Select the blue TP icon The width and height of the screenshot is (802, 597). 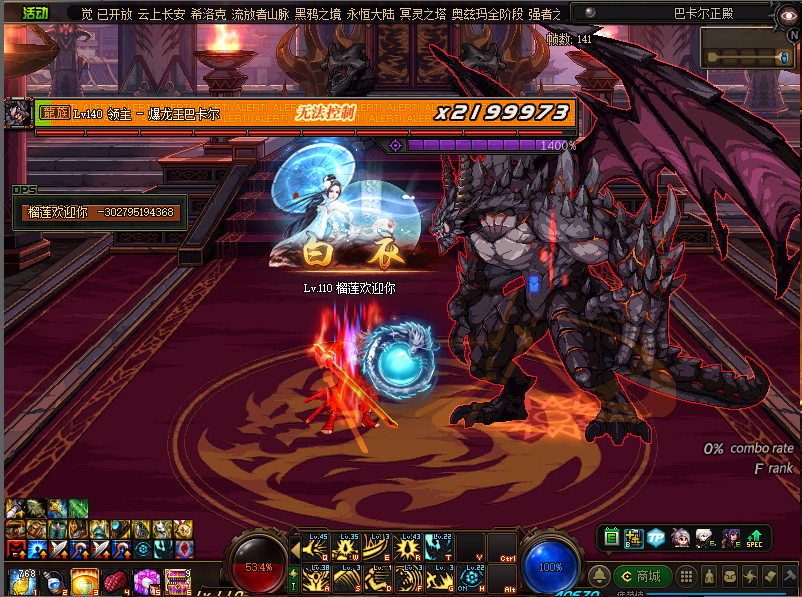656,538
